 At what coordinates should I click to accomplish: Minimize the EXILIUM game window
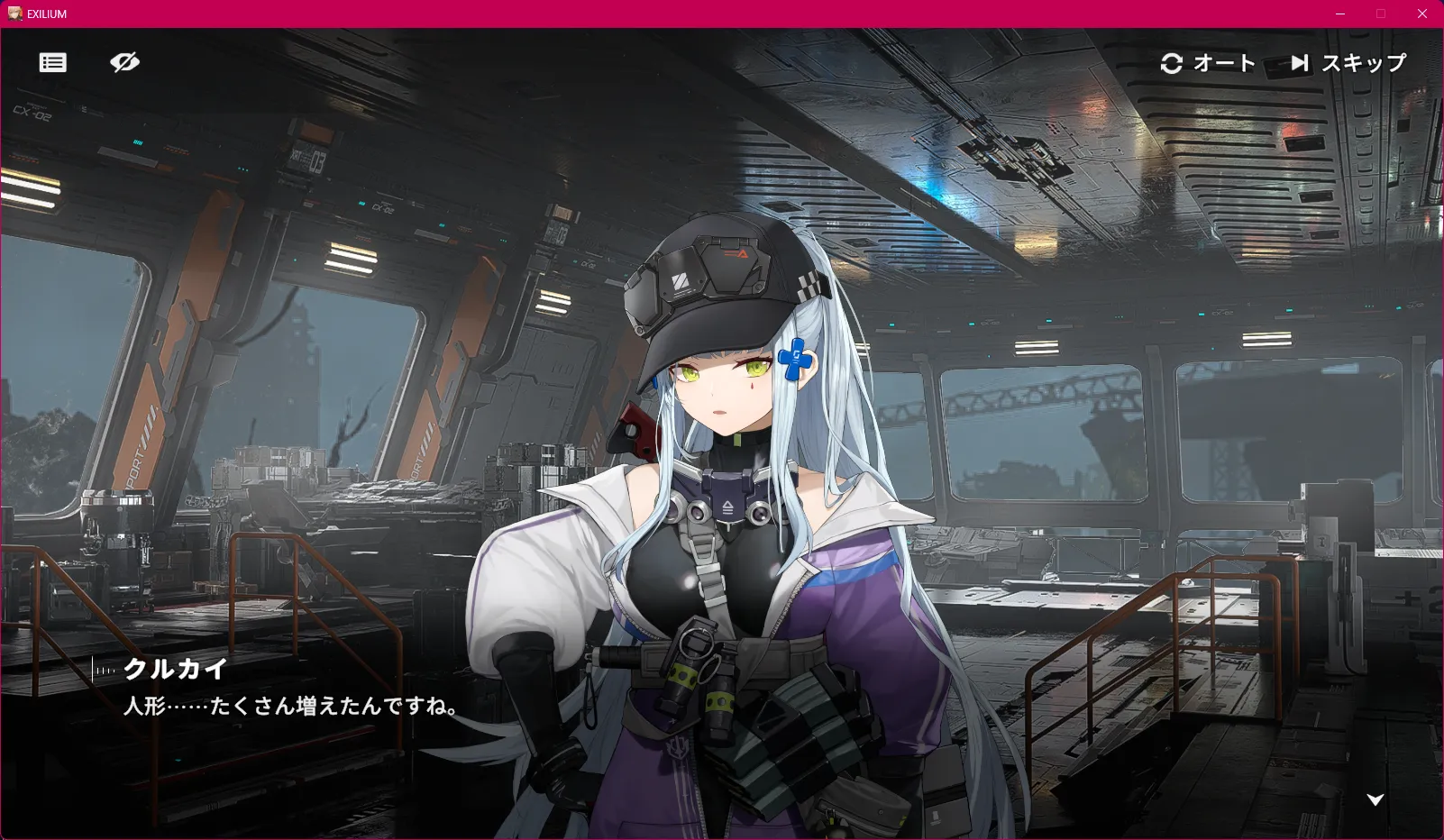pyautogui.click(x=1342, y=14)
